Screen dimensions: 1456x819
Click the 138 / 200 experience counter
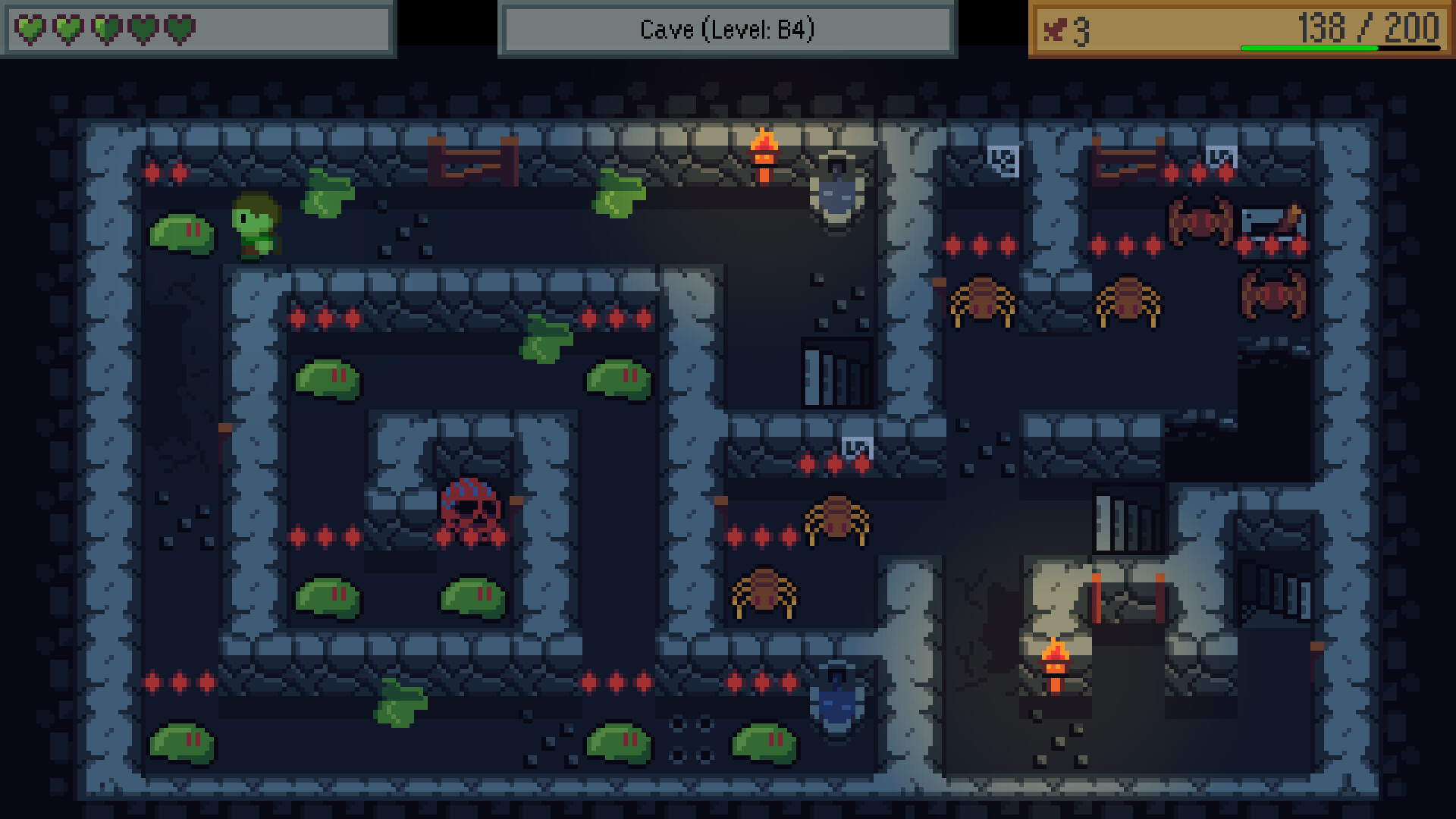tap(1365, 29)
